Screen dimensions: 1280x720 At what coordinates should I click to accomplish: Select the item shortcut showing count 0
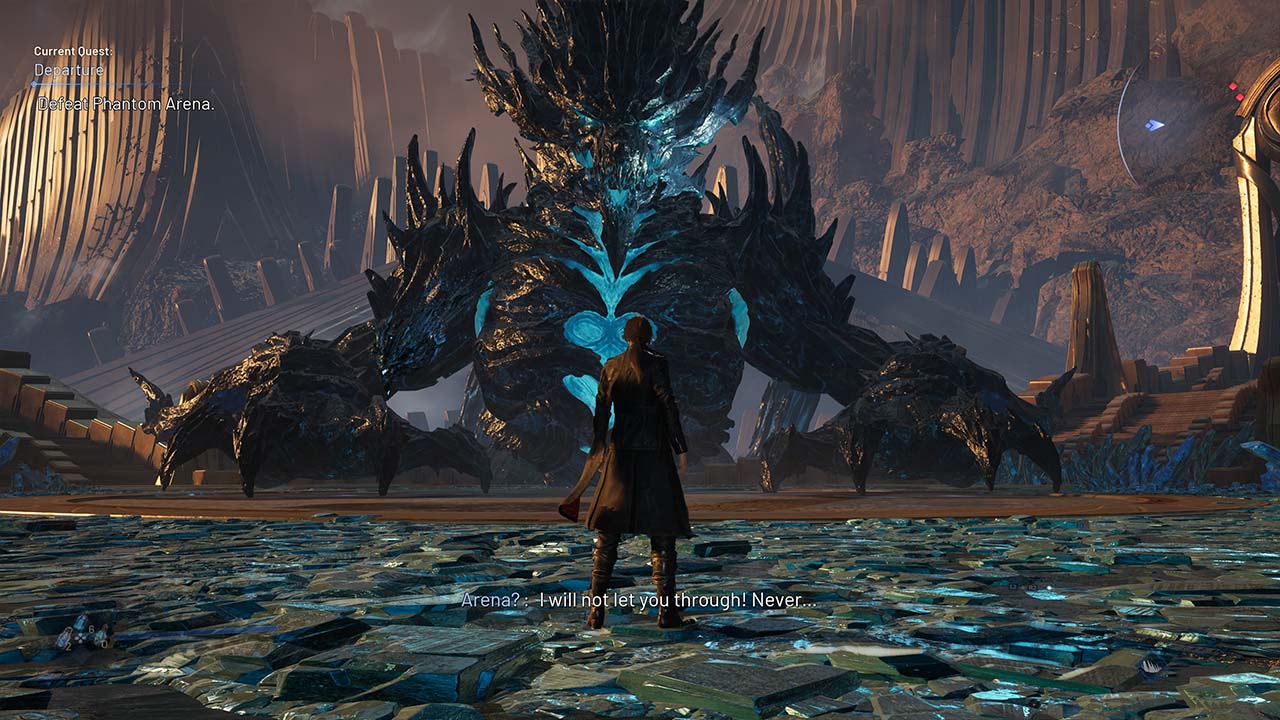click(101, 635)
